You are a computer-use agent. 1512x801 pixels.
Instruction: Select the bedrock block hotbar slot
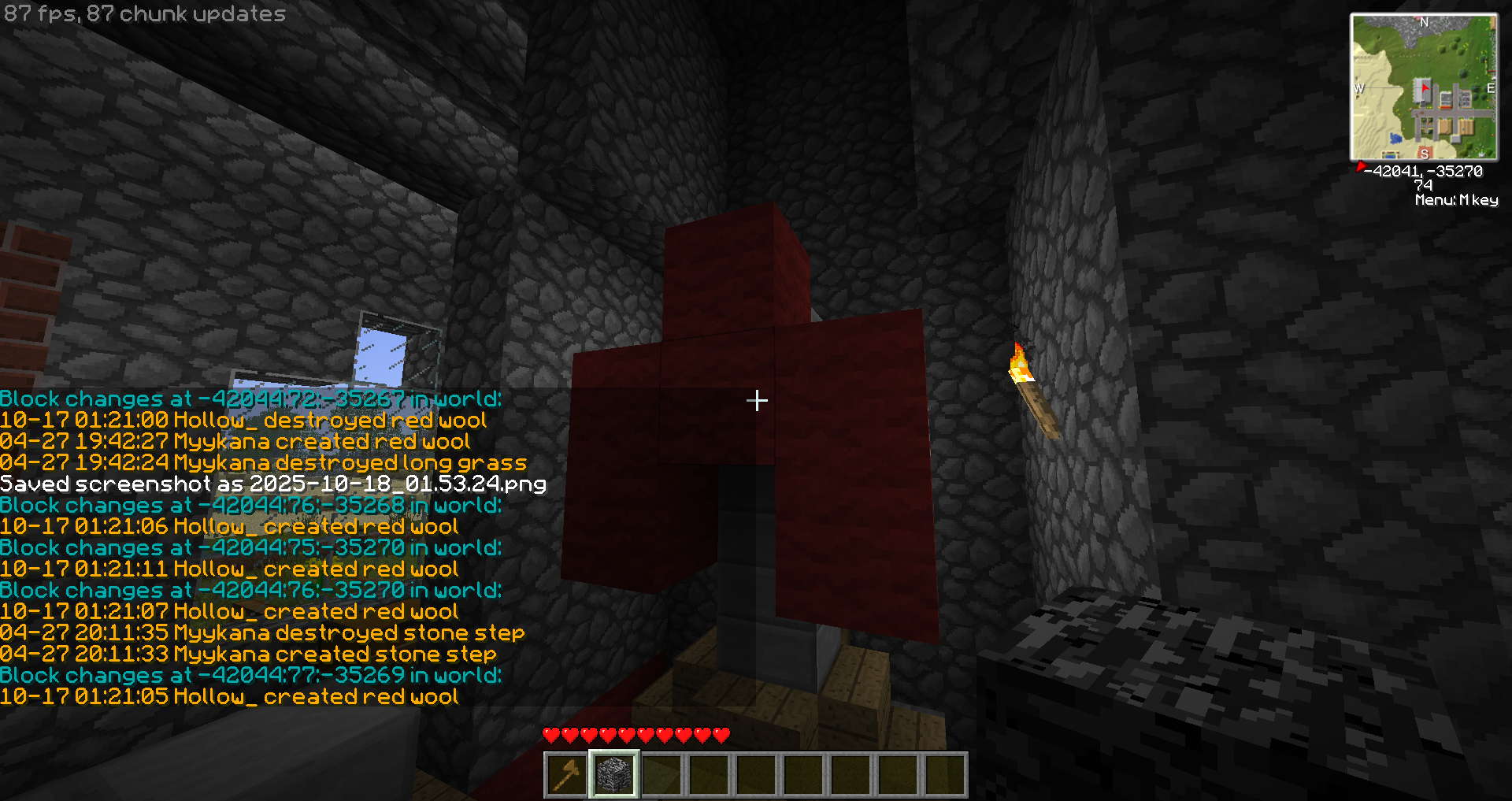click(614, 774)
